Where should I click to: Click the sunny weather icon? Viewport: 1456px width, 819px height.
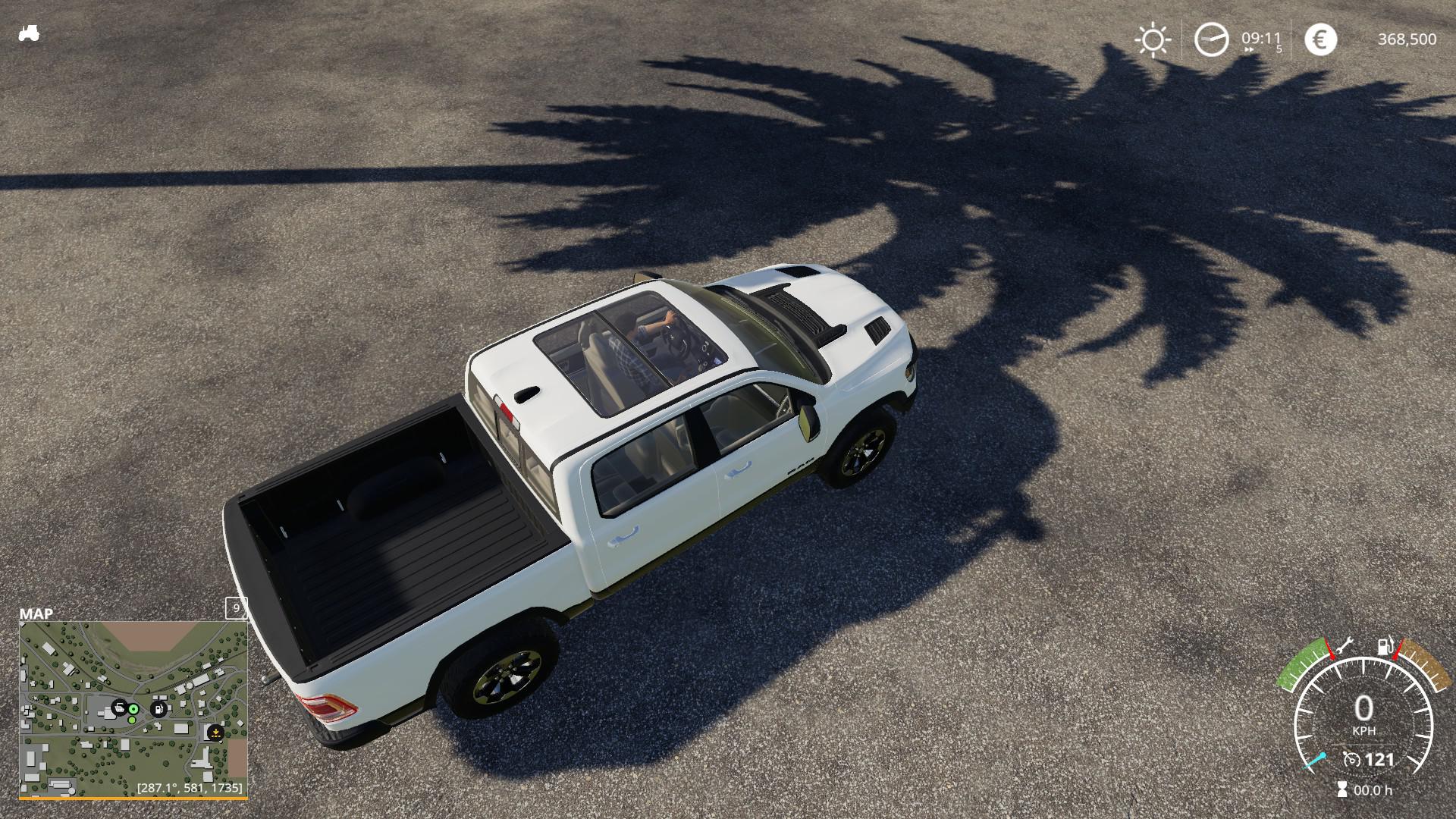point(1153,39)
